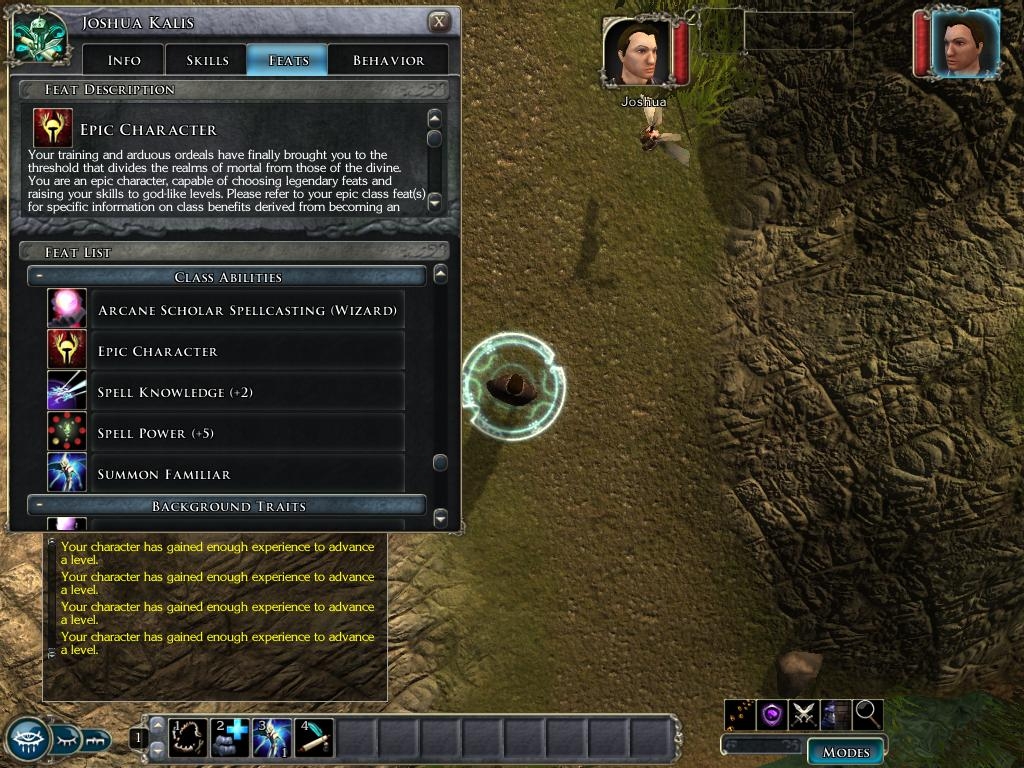Show the Behavior tab
The image size is (1024, 768).
(388, 60)
